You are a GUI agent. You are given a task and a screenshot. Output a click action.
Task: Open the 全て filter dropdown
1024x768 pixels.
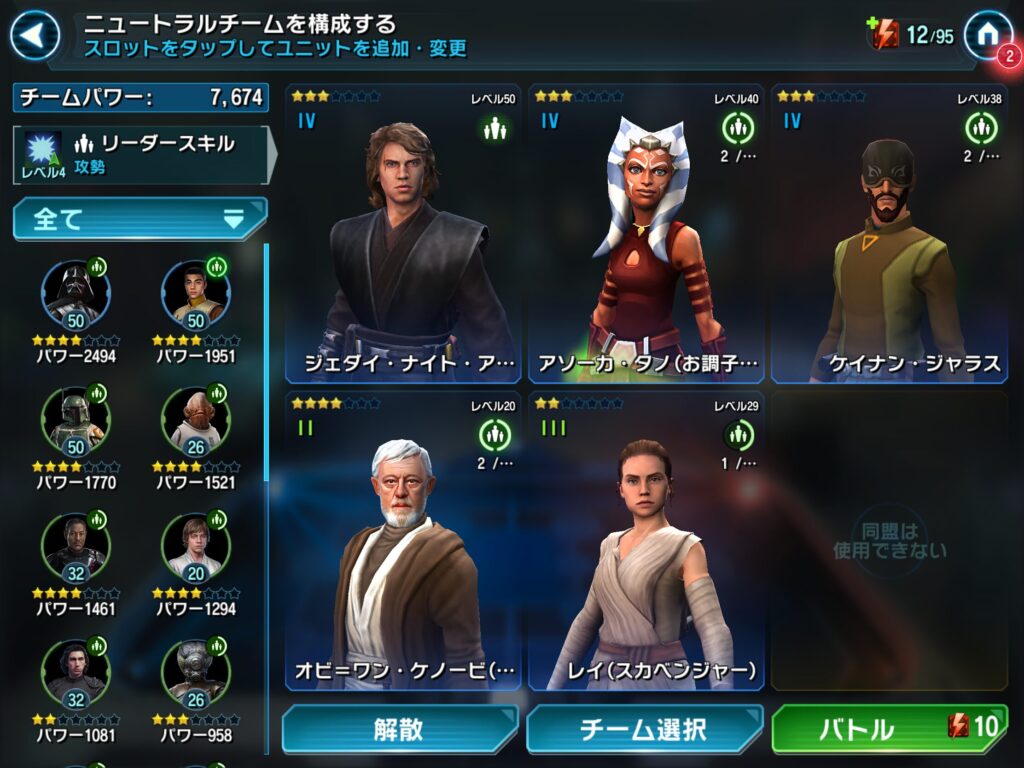(140, 219)
